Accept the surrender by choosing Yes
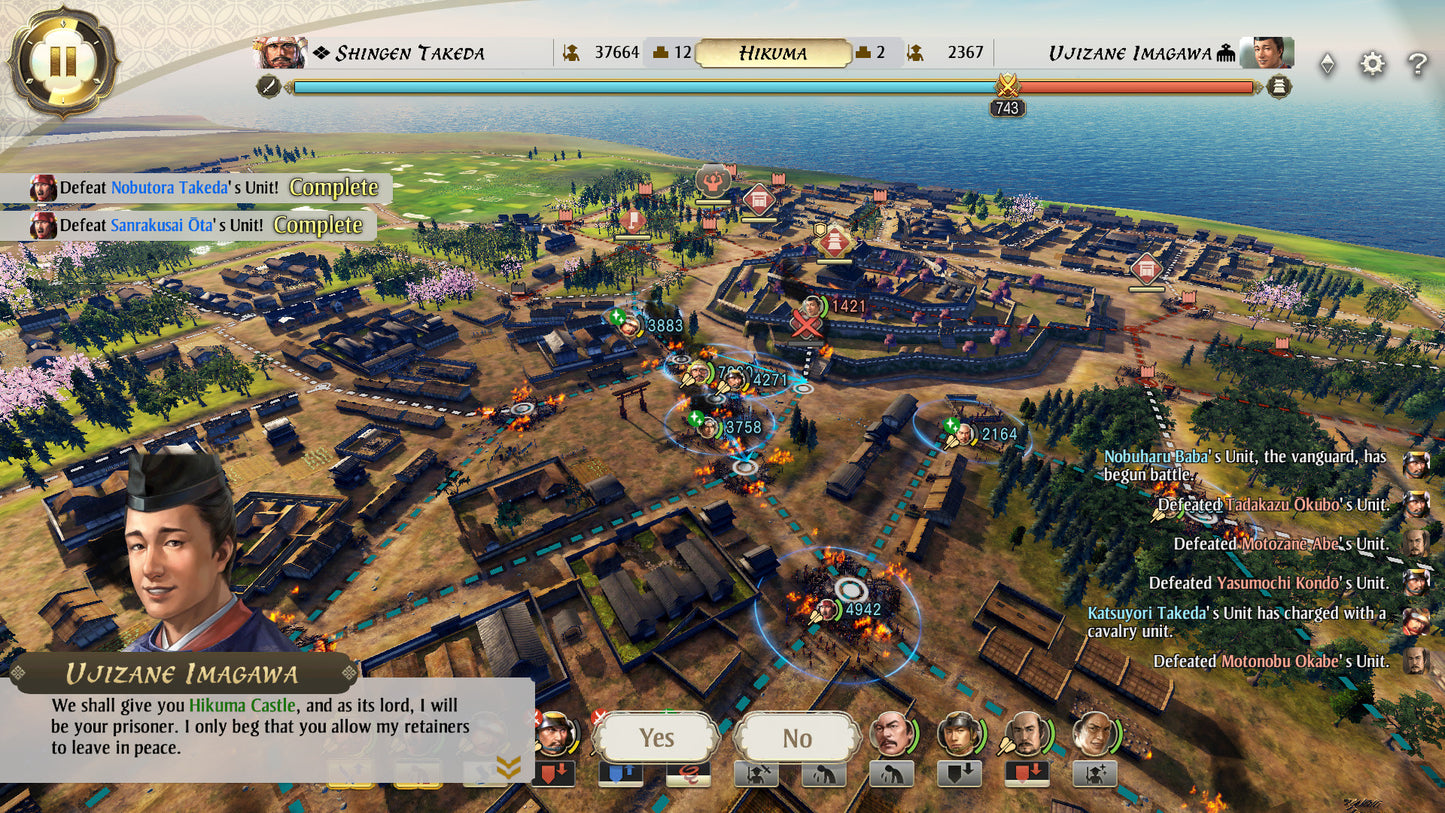1445x813 pixels. pyautogui.click(x=656, y=738)
